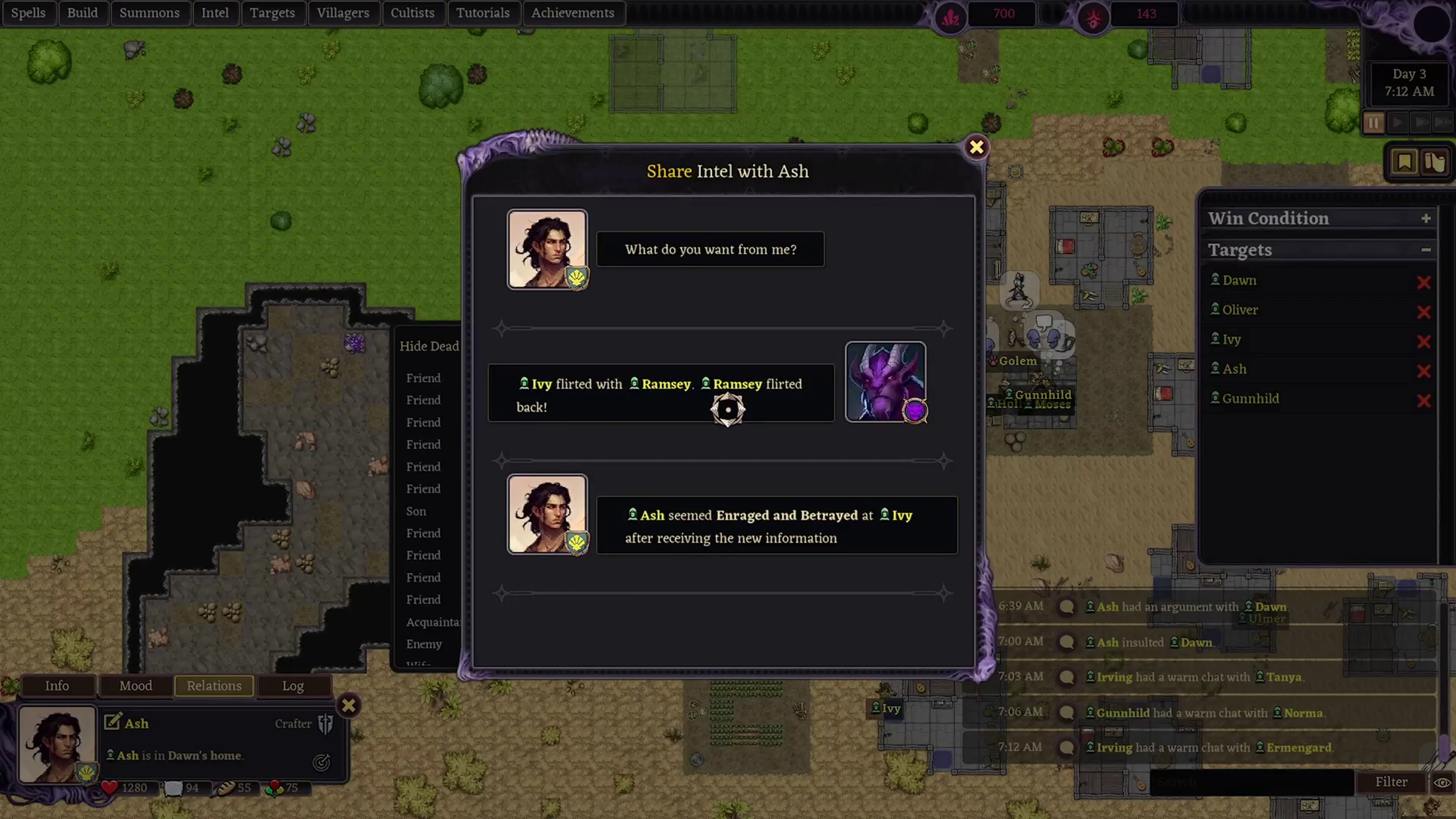Image resolution: width=1456 pixels, height=819 pixels.
Task: Expand Win Condition using the plus sign
Action: (x=1426, y=218)
